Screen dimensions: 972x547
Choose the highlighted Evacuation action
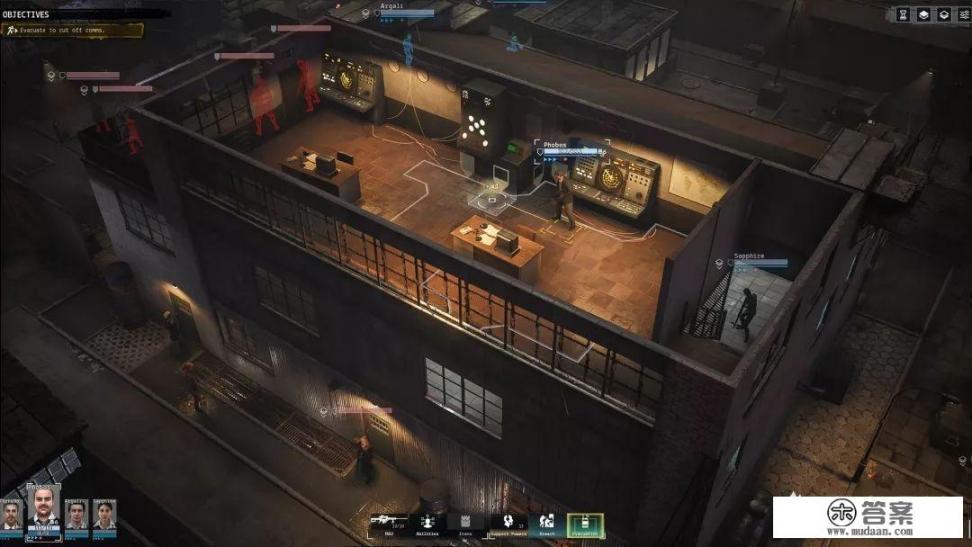(585, 523)
